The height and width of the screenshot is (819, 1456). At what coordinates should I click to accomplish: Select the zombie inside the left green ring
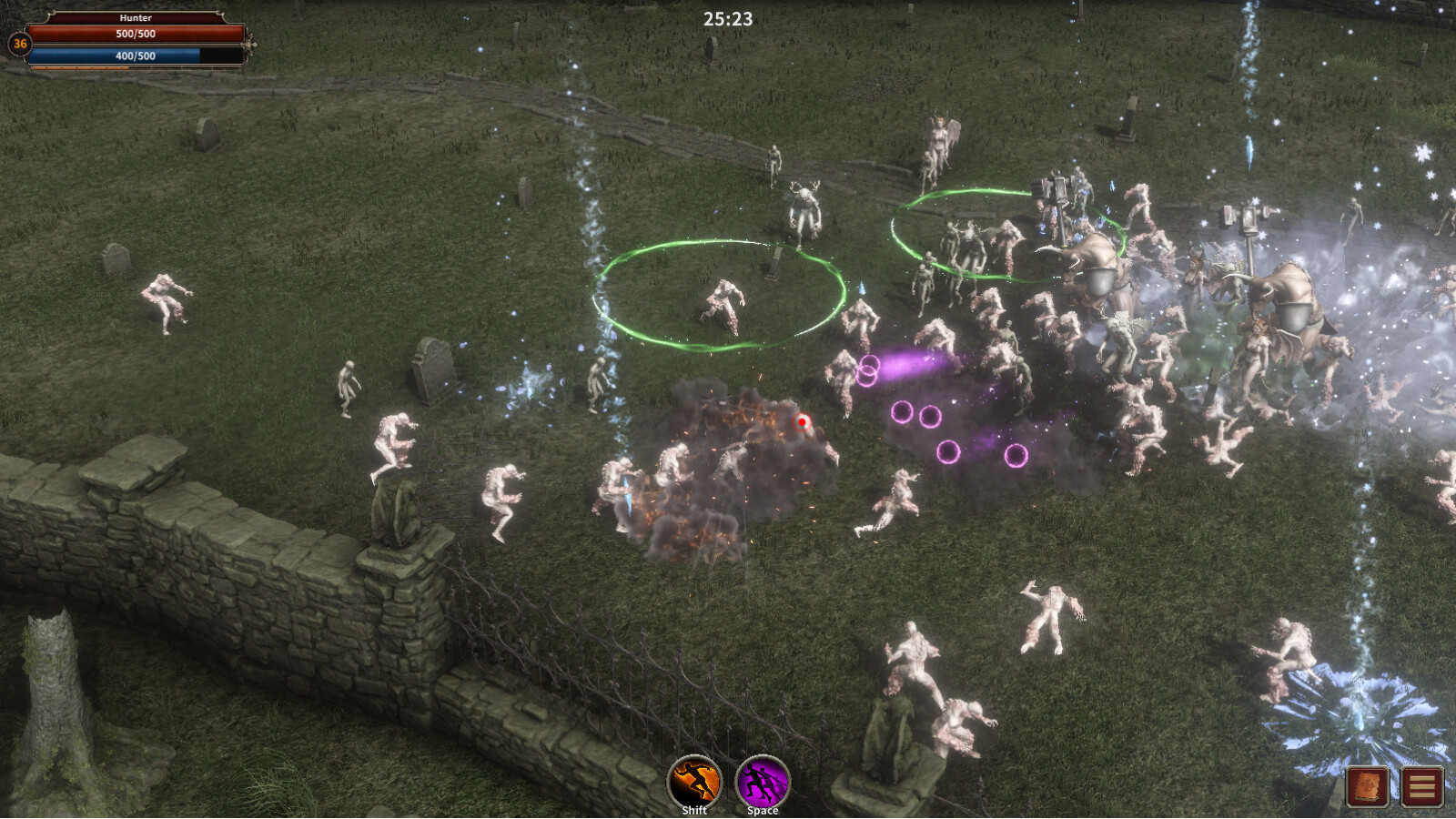pyautogui.click(x=723, y=300)
